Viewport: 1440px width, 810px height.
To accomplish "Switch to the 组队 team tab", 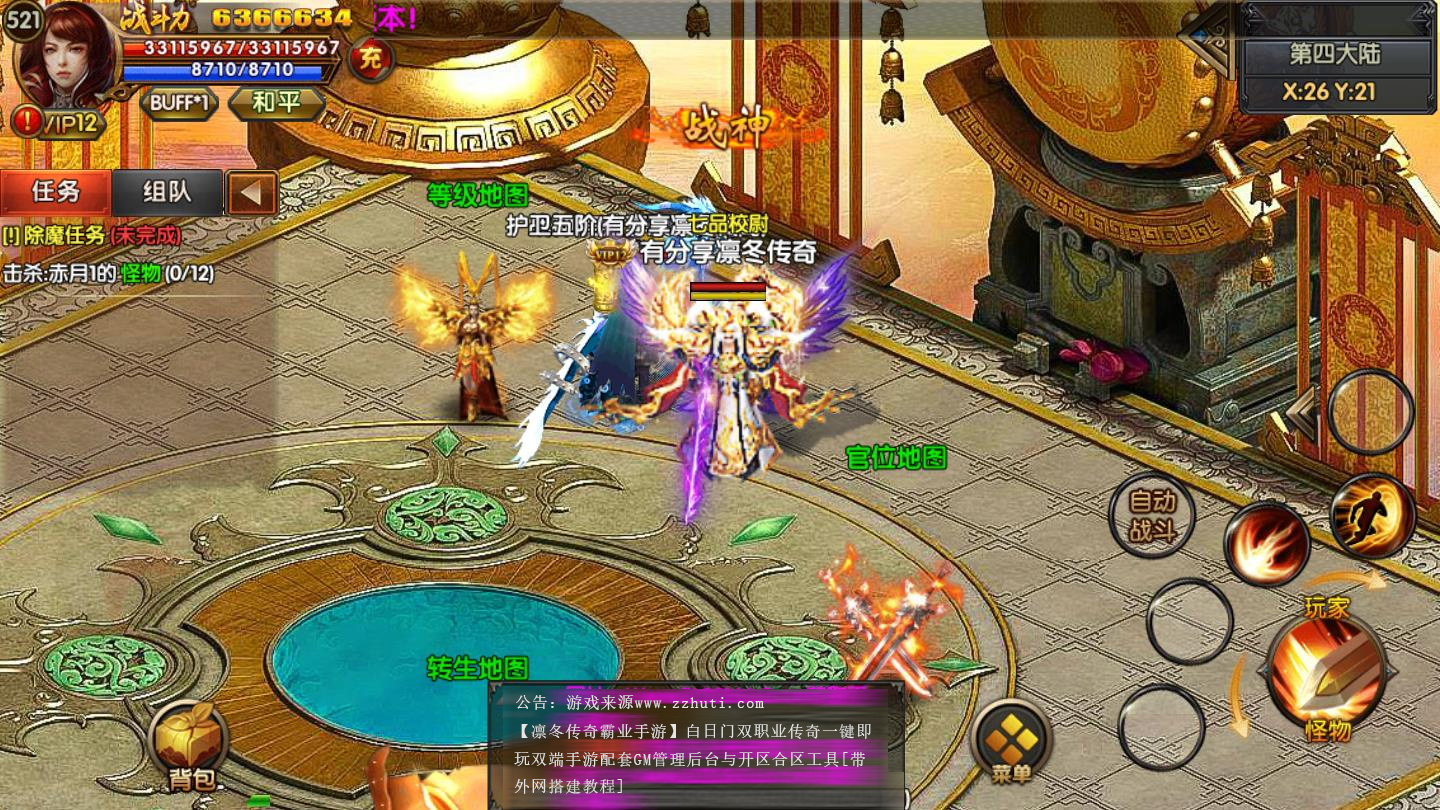I will coord(167,192).
